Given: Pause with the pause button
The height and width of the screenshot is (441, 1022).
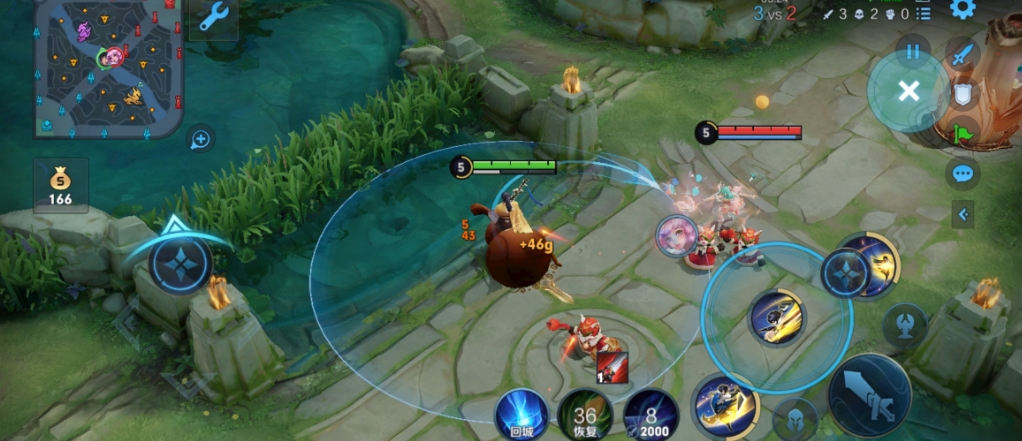Looking at the screenshot, I should pos(912,50).
